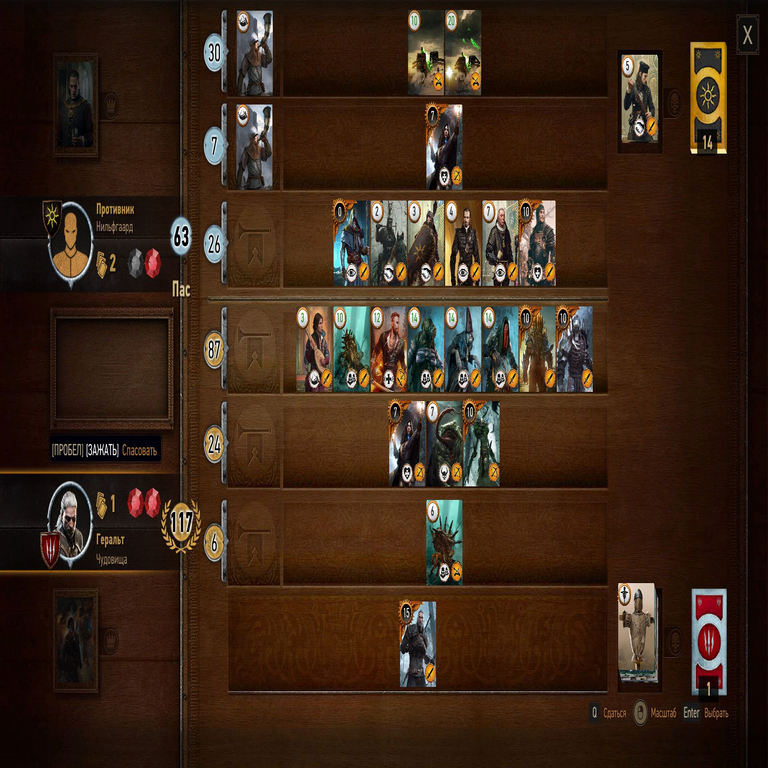Select the opponent's hooded strength 0 card
This screenshot has height=768, width=768.
[351, 242]
